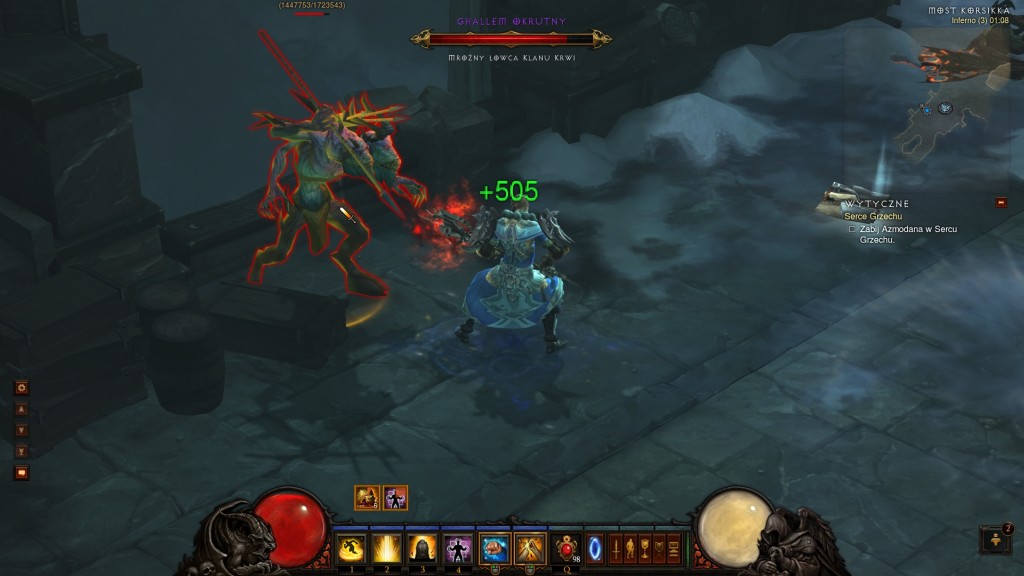Select the blue fist primary attack skill

point(494,548)
